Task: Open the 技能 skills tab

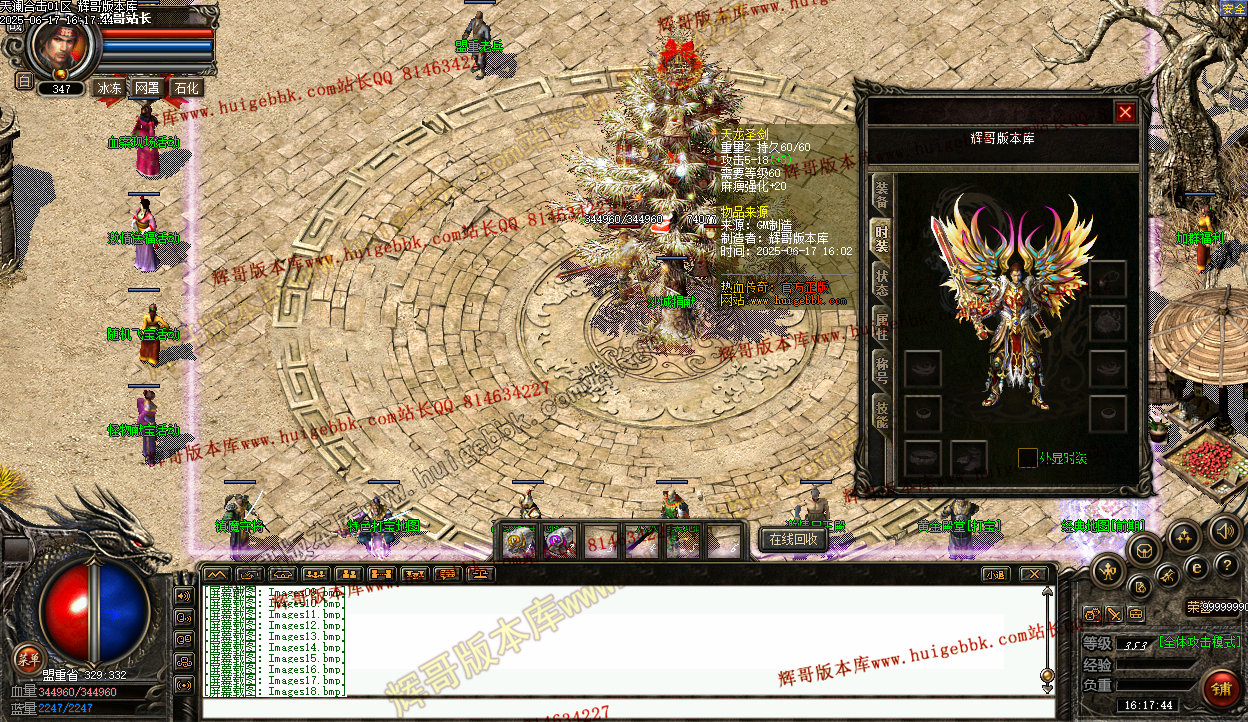Action: (881, 408)
